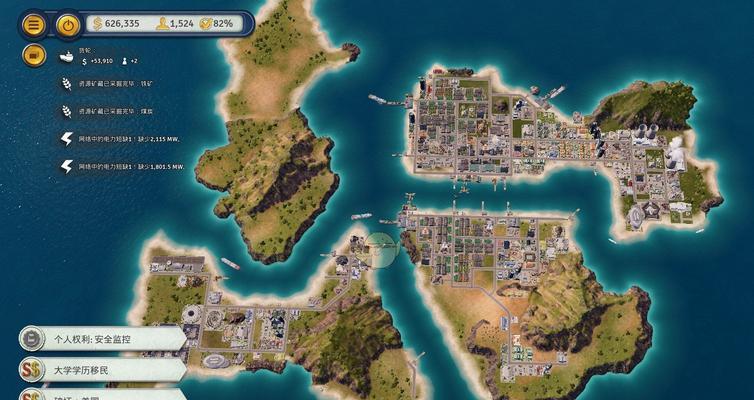The height and width of the screenshot is (400, 754).
Task: Open the 个人权利: 安全监控 task
Action: (x=100, y=338)
